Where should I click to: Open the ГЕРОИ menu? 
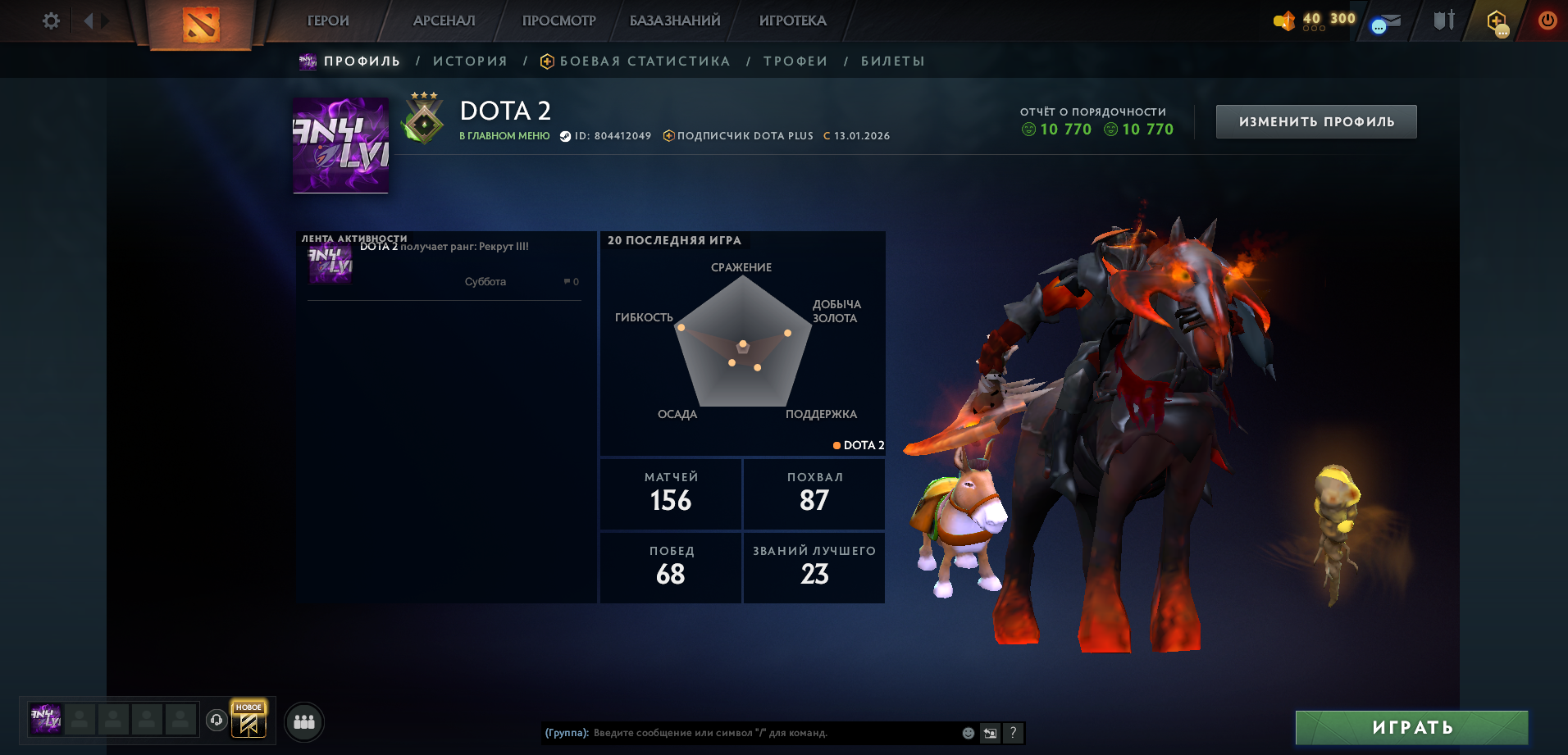coord(326,20)
